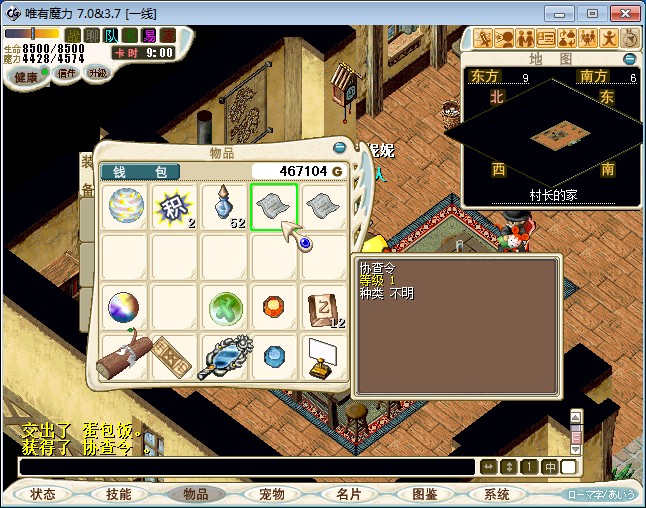Image resolution: width=646 pixels, height=508 pixels.
Task: Select the blue potion flask stack
Action: tap(225, 206)
